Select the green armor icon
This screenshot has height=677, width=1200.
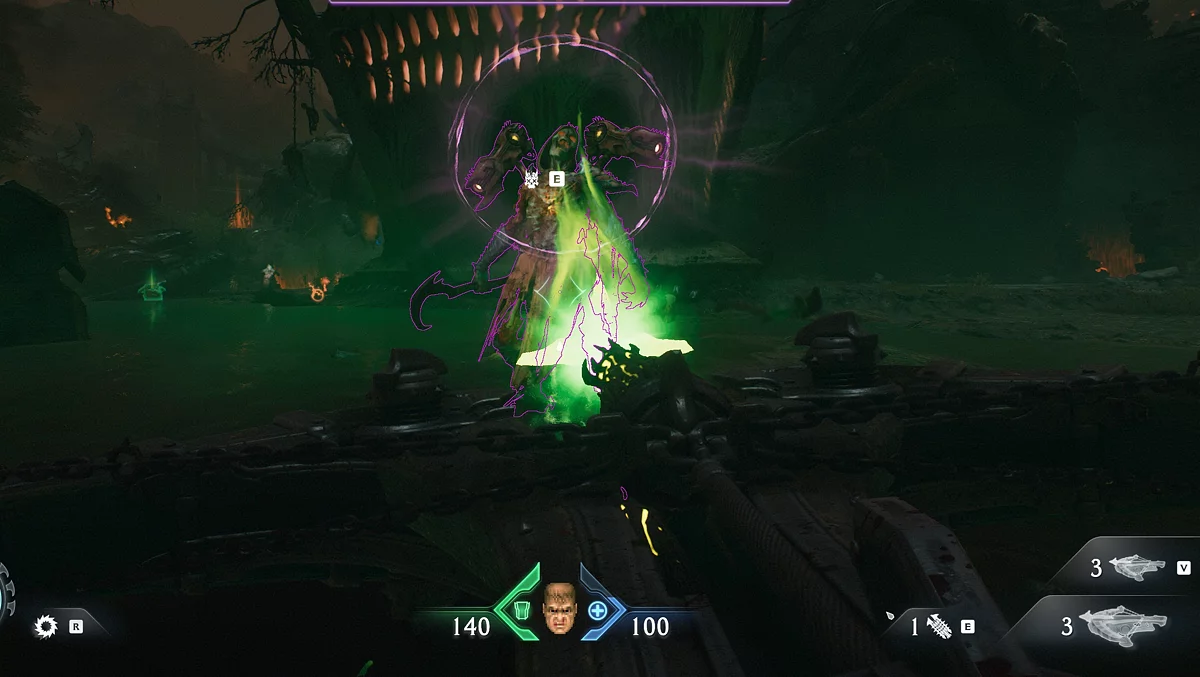pyautogui.click(x=521, y=609)
